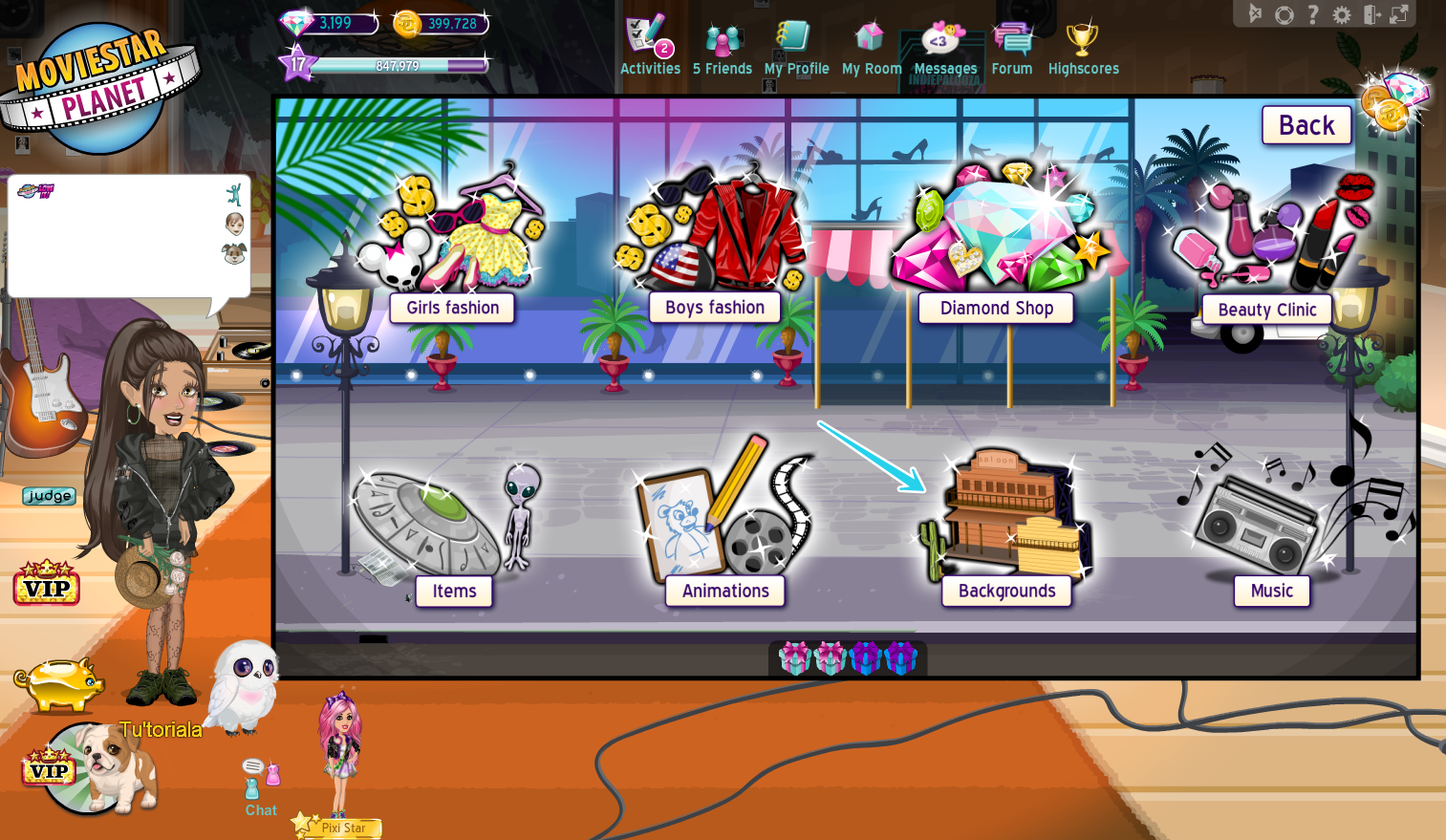Viewport: 1446px width, 840px height.
Task: Open Messages
Action: click(x=944, y=43)
